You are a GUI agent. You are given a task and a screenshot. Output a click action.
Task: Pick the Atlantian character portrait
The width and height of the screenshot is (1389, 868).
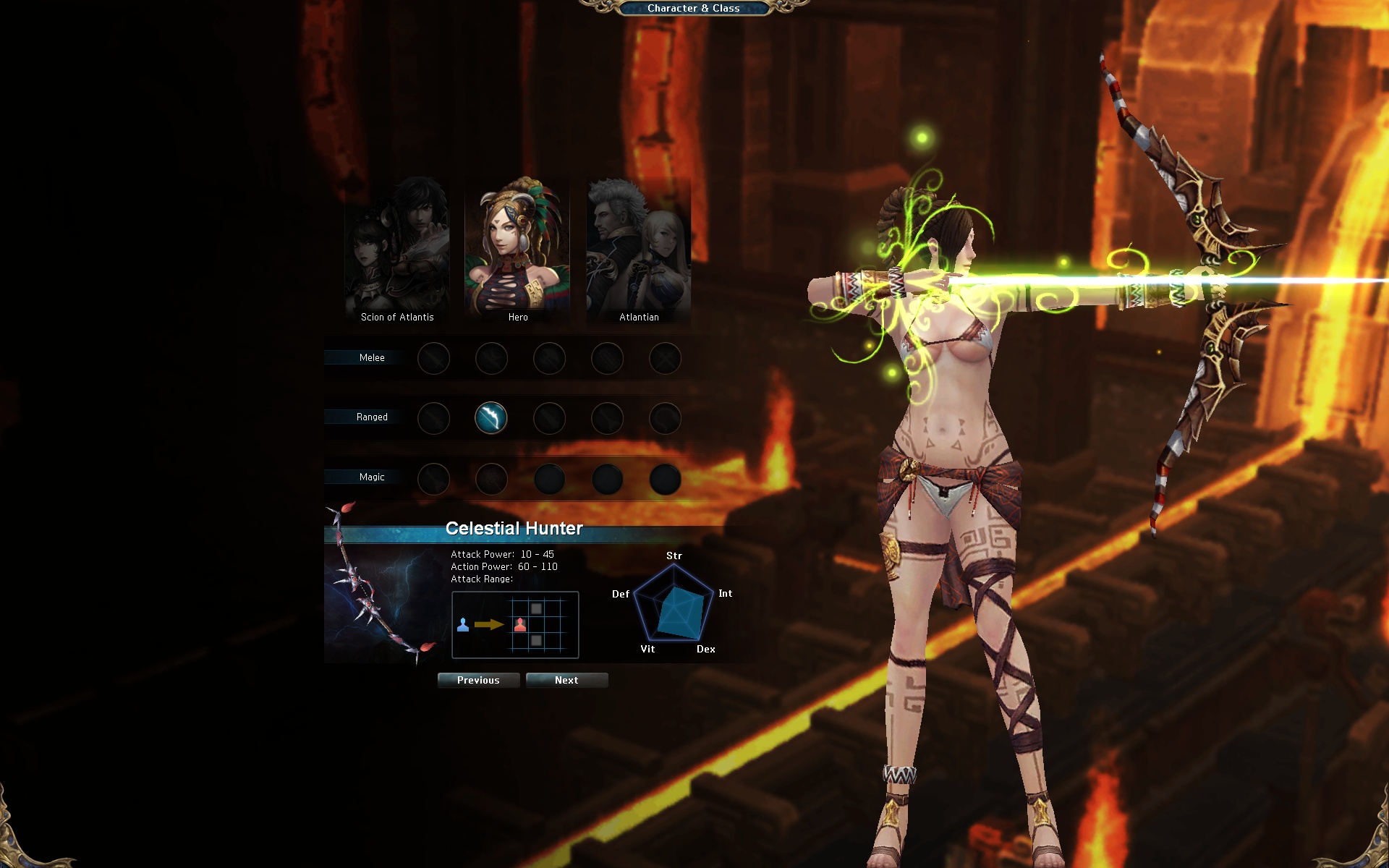click(x=638, y=250)
